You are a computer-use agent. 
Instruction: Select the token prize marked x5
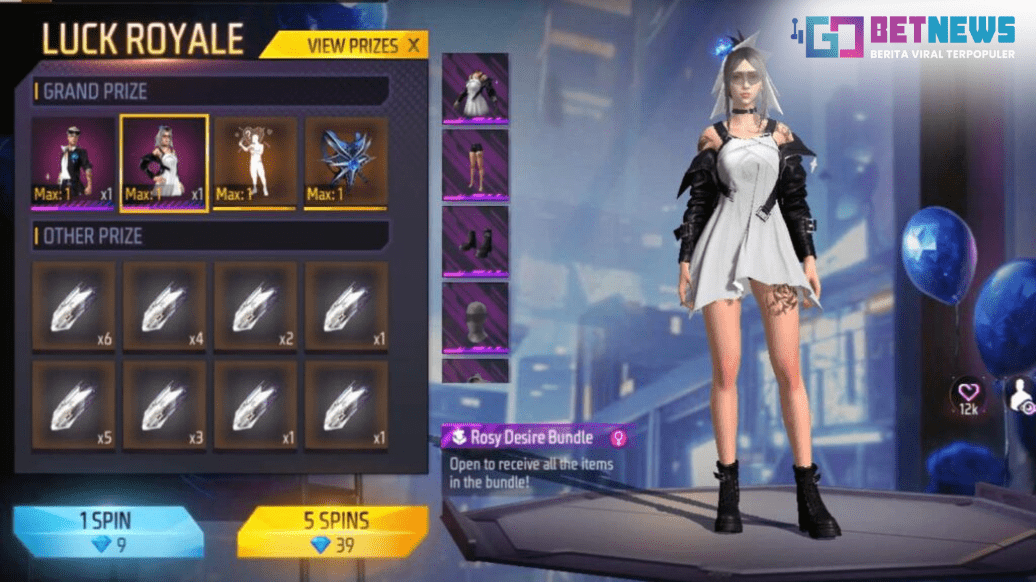tap(73, 403)
